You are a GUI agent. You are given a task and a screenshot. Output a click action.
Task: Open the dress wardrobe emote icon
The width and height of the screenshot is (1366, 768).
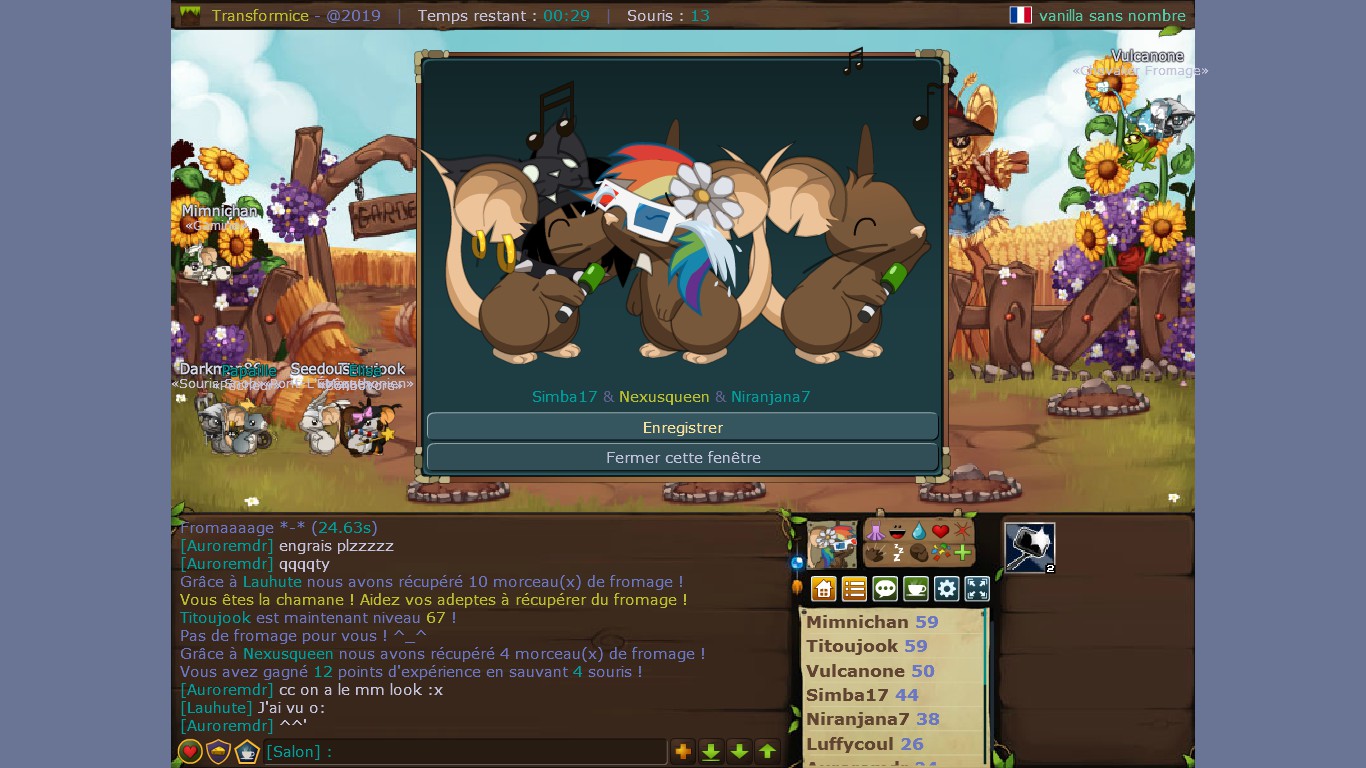[x=875, y=531]
